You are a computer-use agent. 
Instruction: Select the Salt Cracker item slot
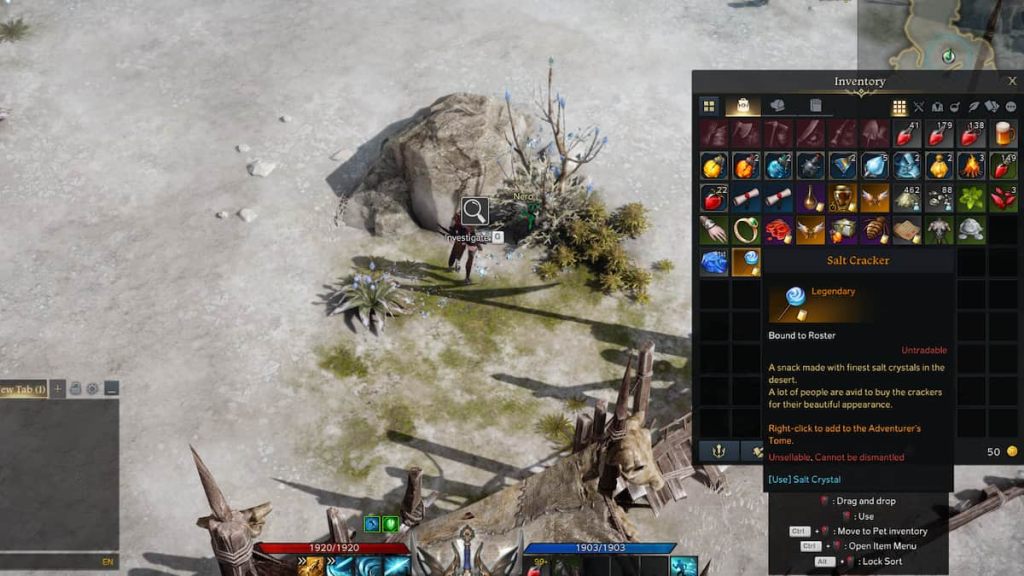[746, 262]
